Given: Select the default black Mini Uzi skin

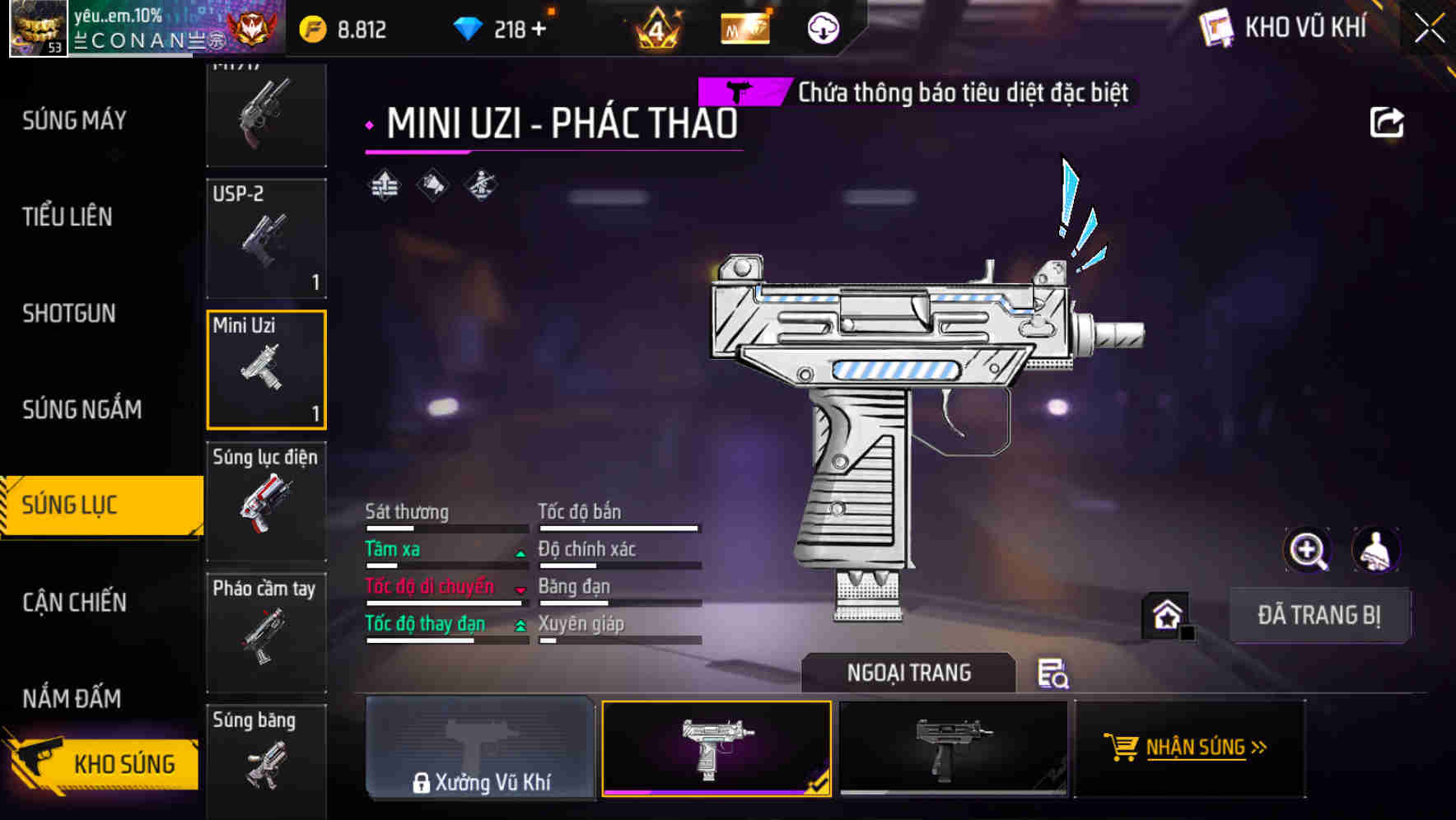Looking at the screenshot, I should click(953, 748).
